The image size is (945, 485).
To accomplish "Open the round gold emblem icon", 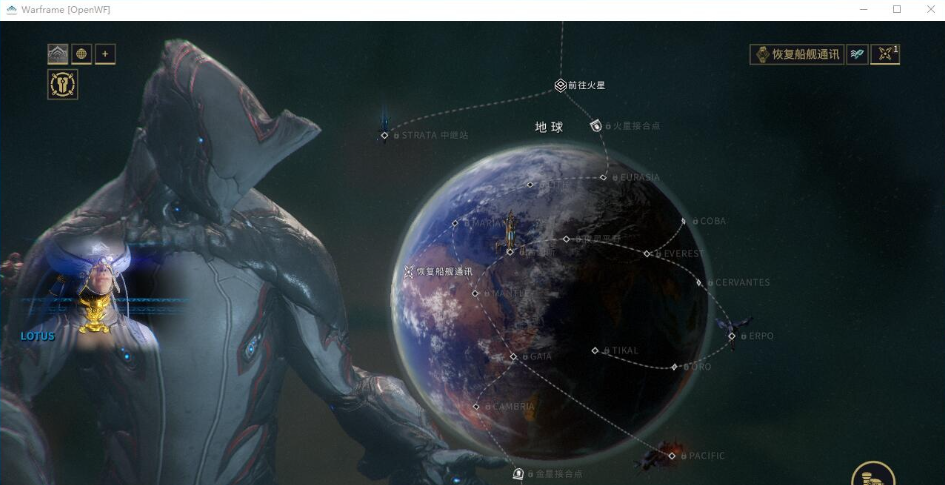I will tap(63, 85).
